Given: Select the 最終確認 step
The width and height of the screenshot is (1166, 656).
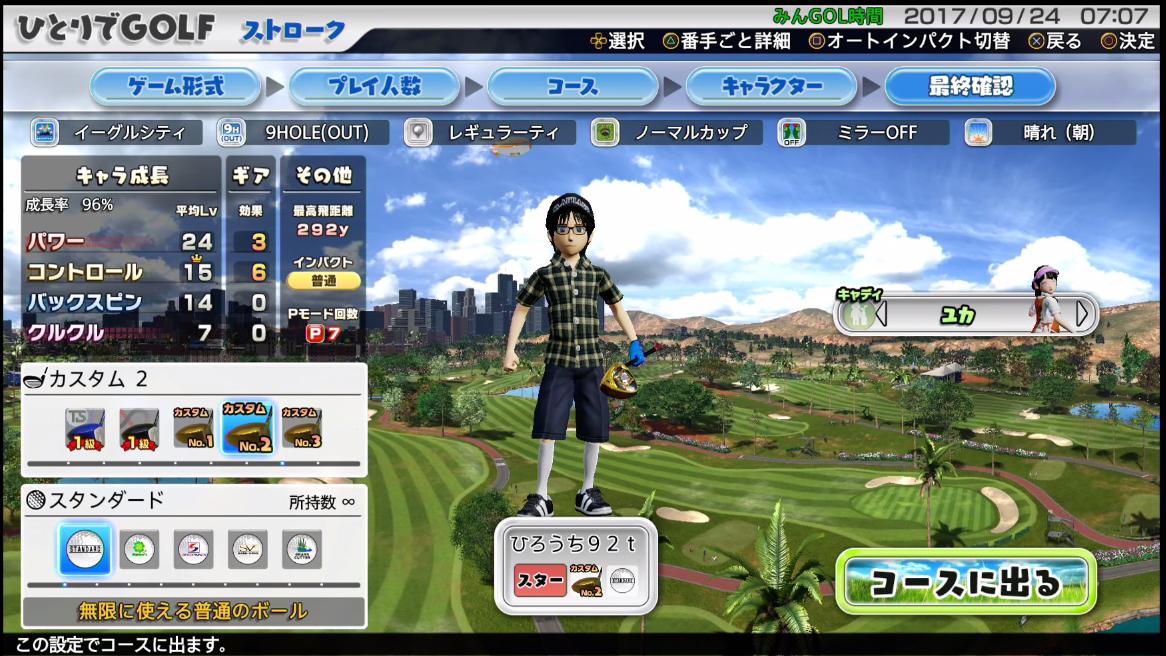Looking at the screenshot, I should pyautogui.click(x=969, y=87).
